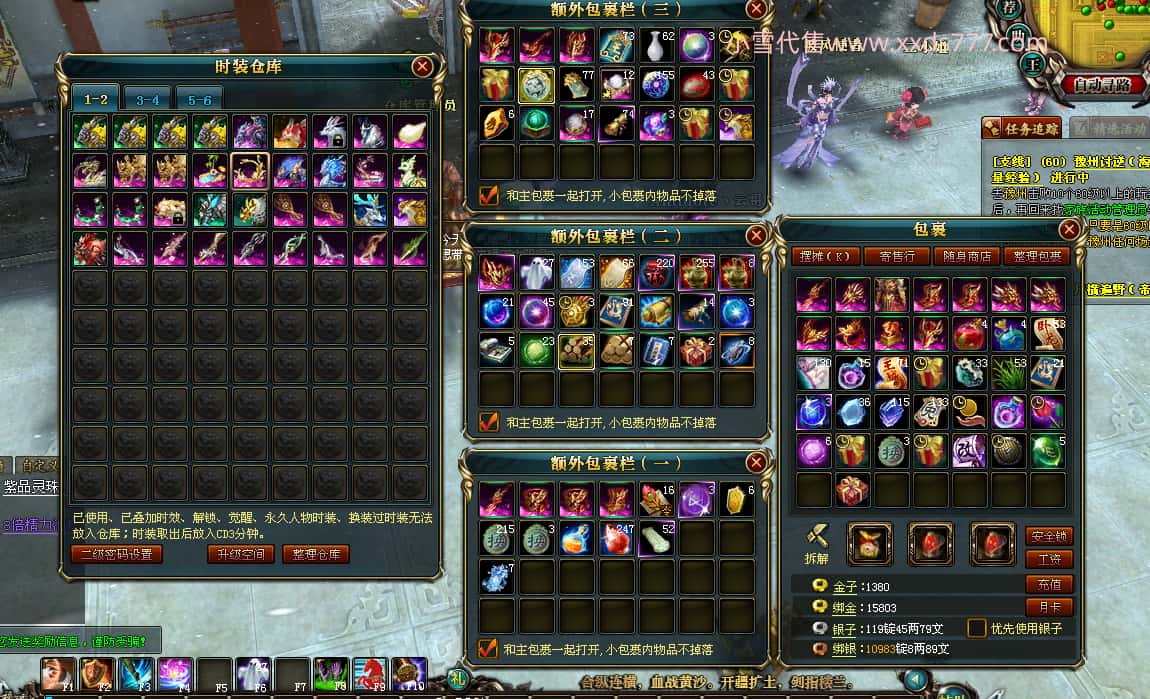The width and height of the screenshot is (1150, 699).
Task: Click the 安全锁 safety lock button
Action: click(x=1049, y=536)
